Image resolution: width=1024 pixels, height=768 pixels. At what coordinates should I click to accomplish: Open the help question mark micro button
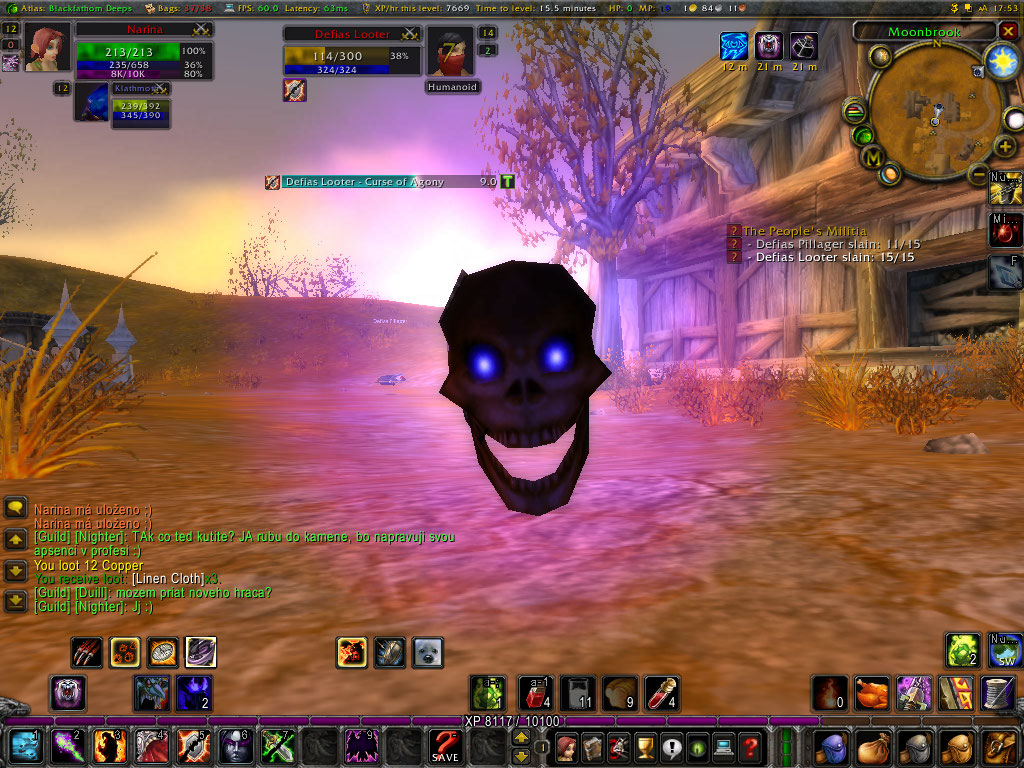[x=750, y=746]
